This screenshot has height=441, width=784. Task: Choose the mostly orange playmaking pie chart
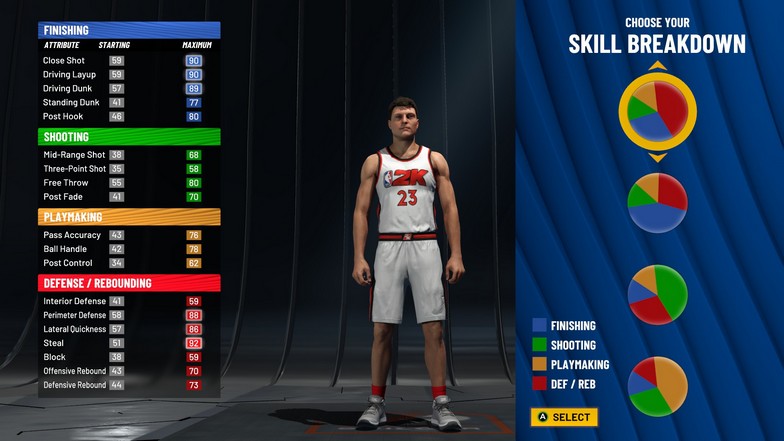click(657, 385)
